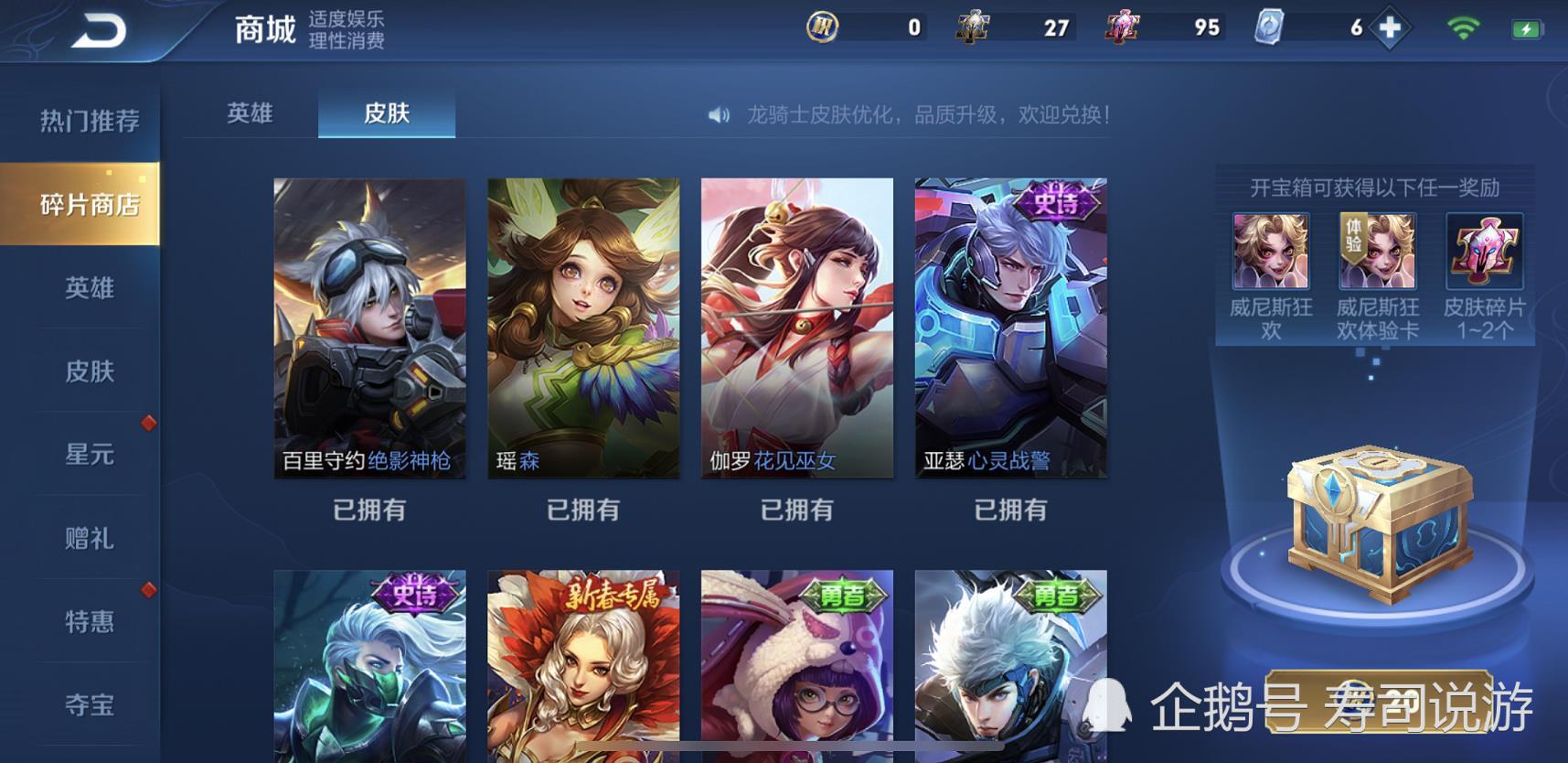
Task: Switch to the 英雄 top tab
Action: click(x=250, y=113)
